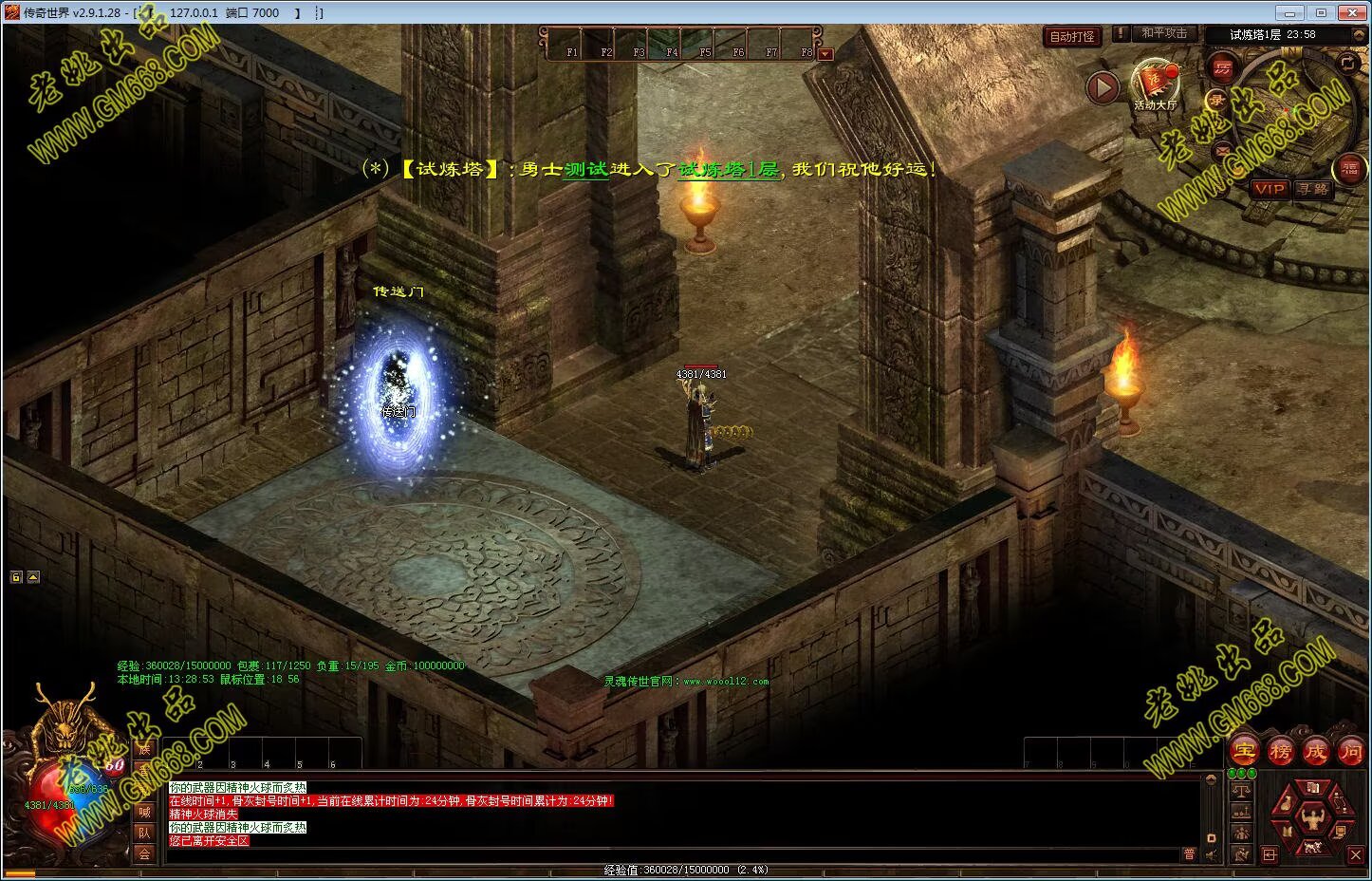1372x881 pixels.
Task: Open the 宝 treasure shop orb
Action: point(1244,751)
